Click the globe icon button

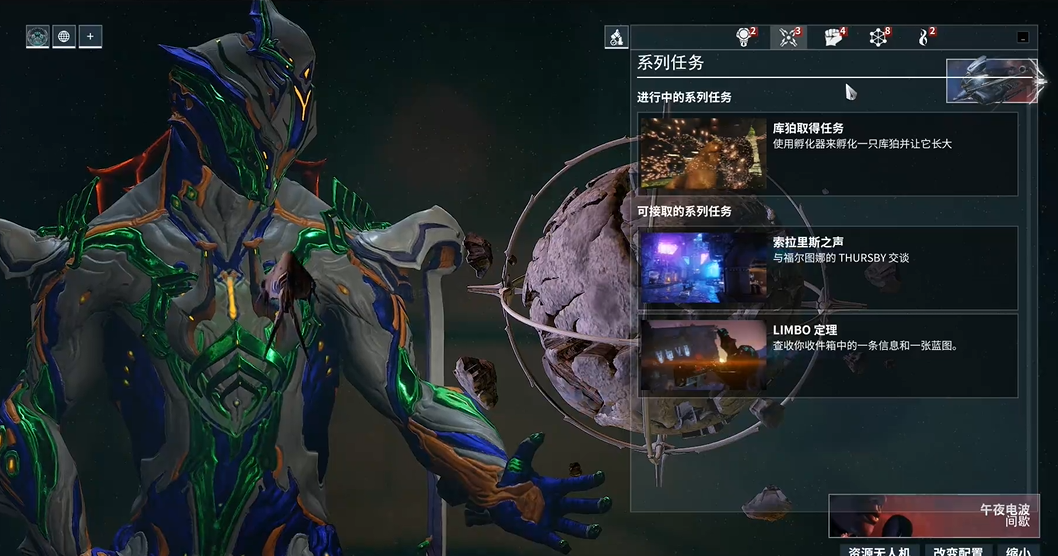pyautogui.click(x=64, y=37)
